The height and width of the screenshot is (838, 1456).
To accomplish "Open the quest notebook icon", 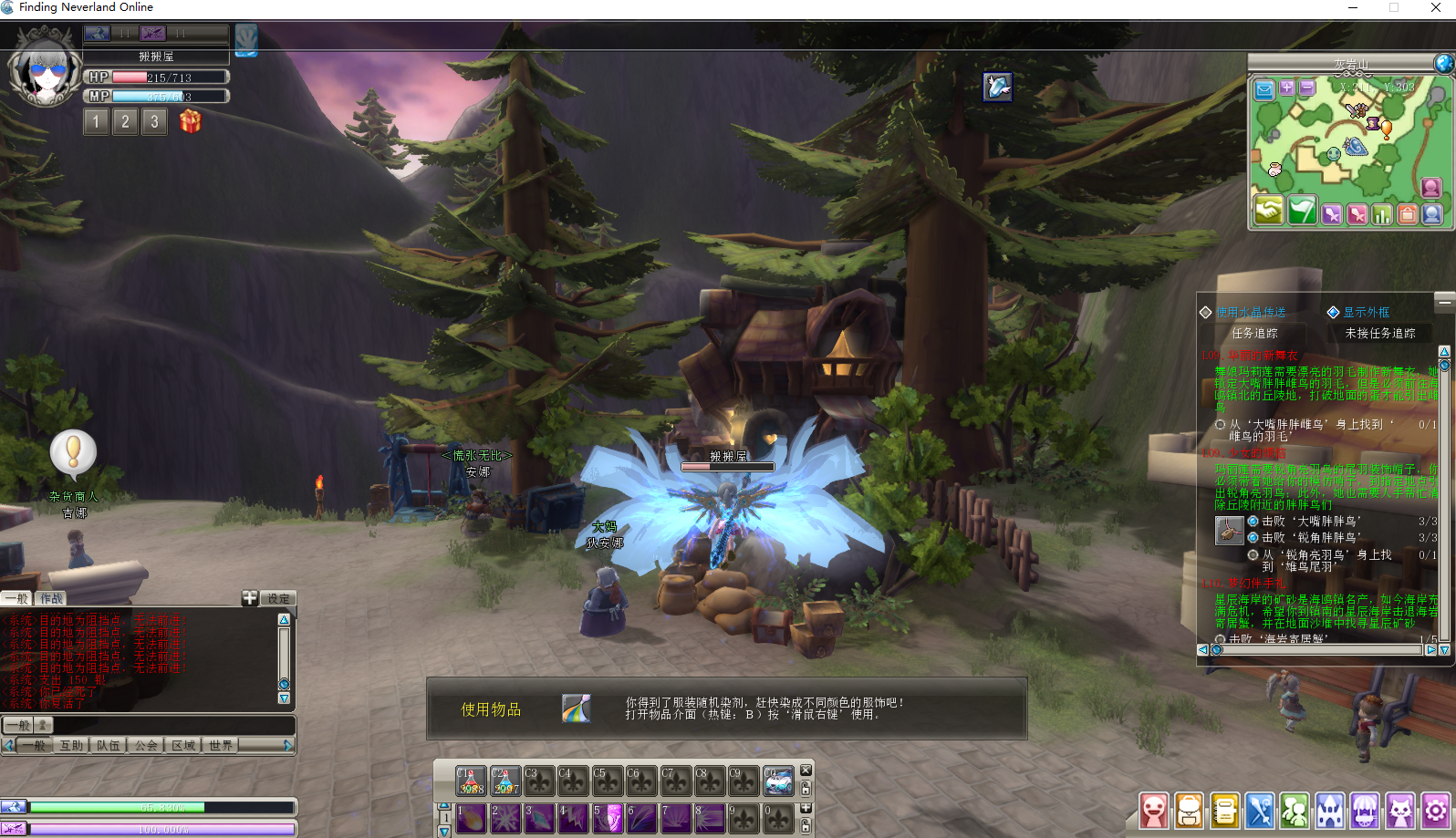I will pyautogui.click(x=1224, y=810).
